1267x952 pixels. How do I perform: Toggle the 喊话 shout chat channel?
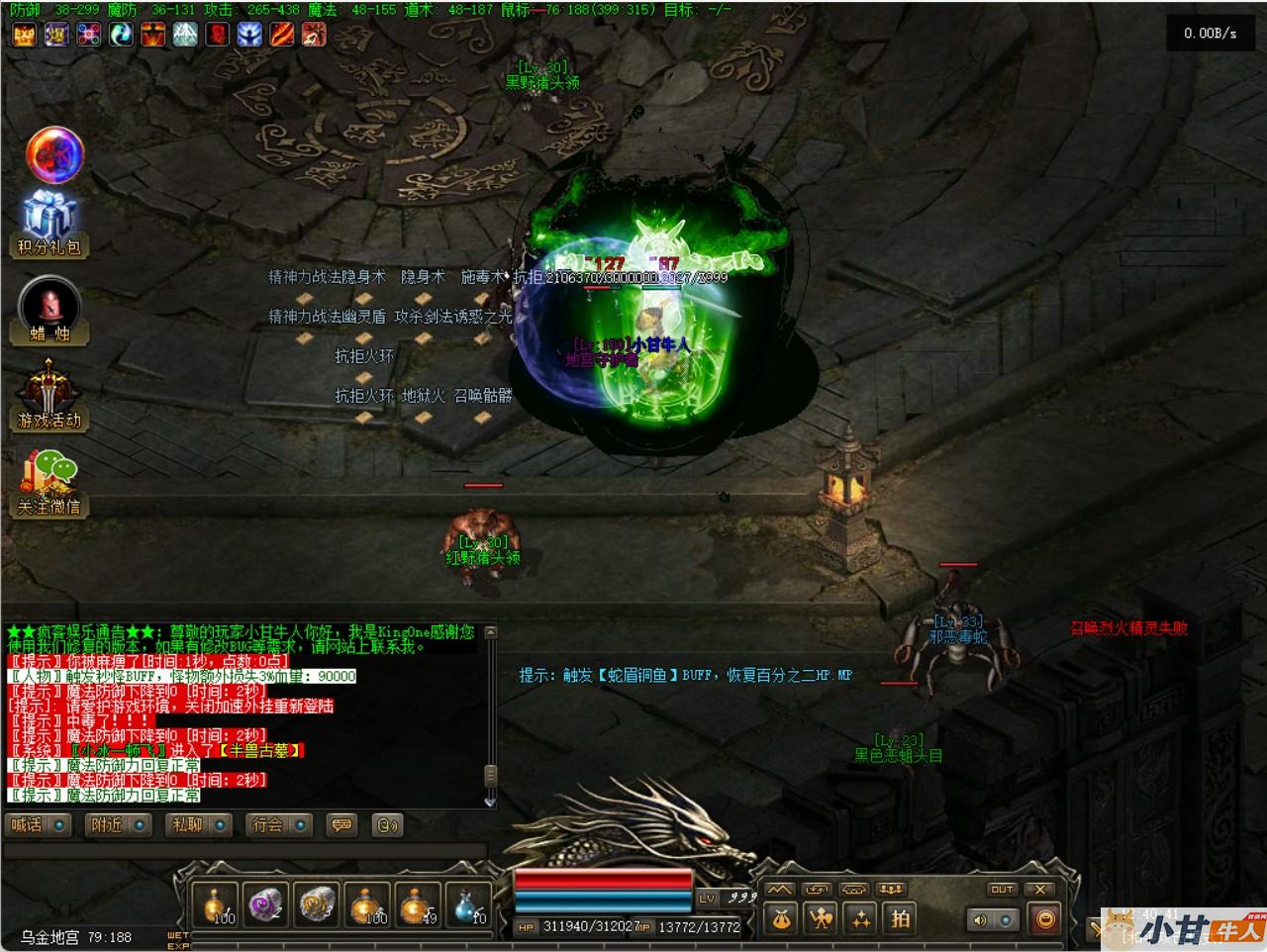pyautogui.click(x=39, y=824)
